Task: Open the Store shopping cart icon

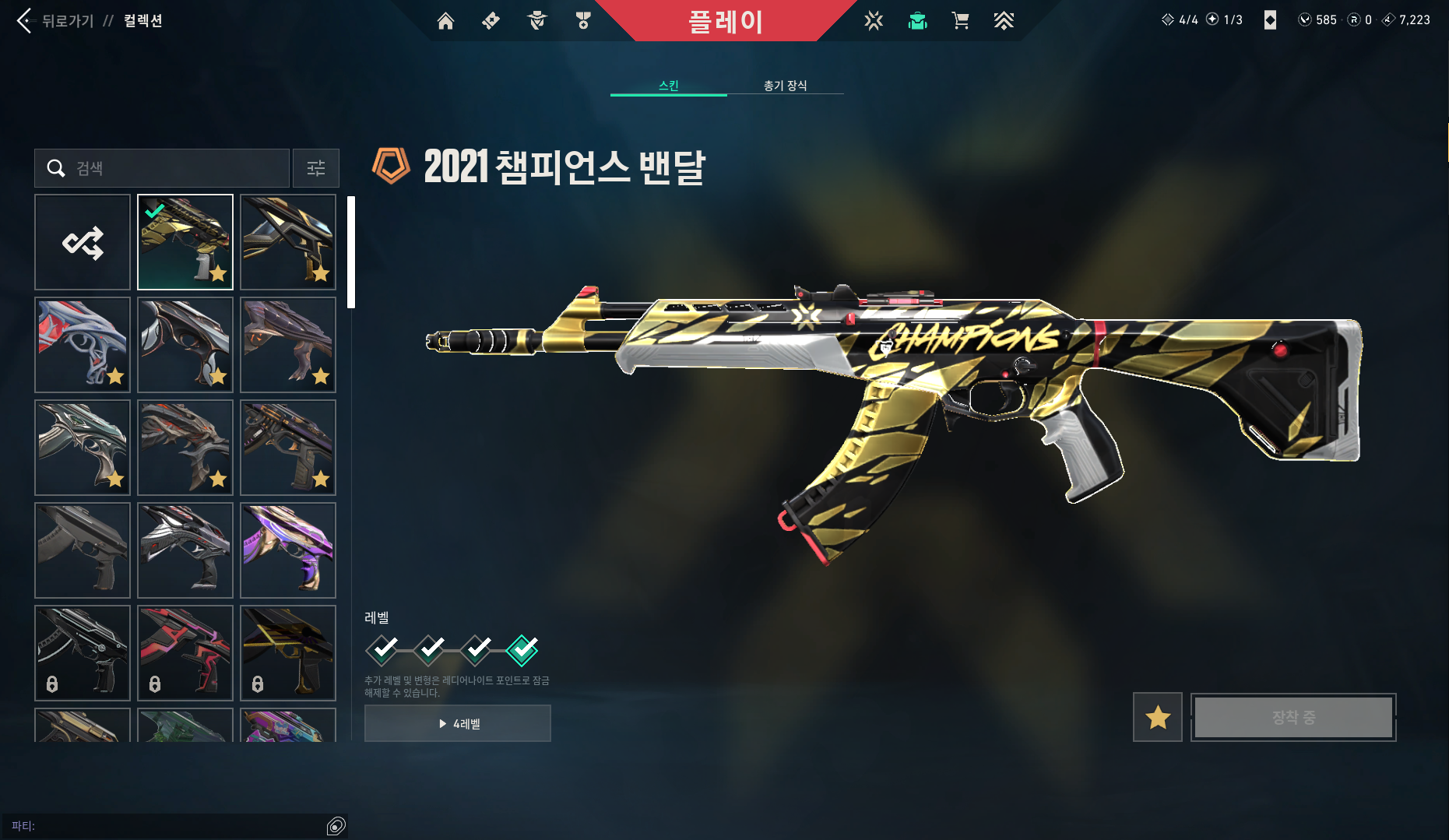Action: [961, 21]
